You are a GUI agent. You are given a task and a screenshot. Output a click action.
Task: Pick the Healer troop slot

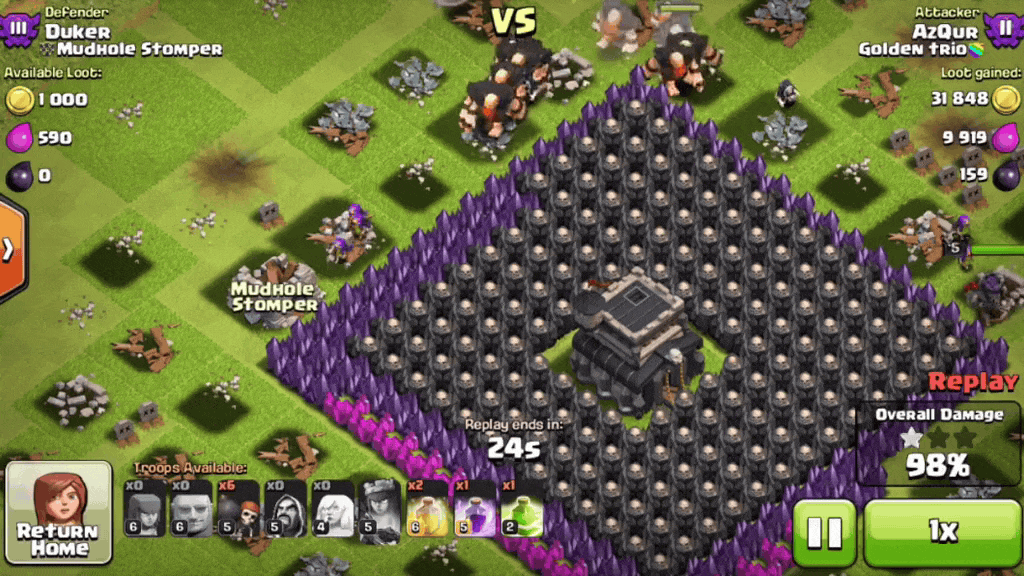point(333,508)
